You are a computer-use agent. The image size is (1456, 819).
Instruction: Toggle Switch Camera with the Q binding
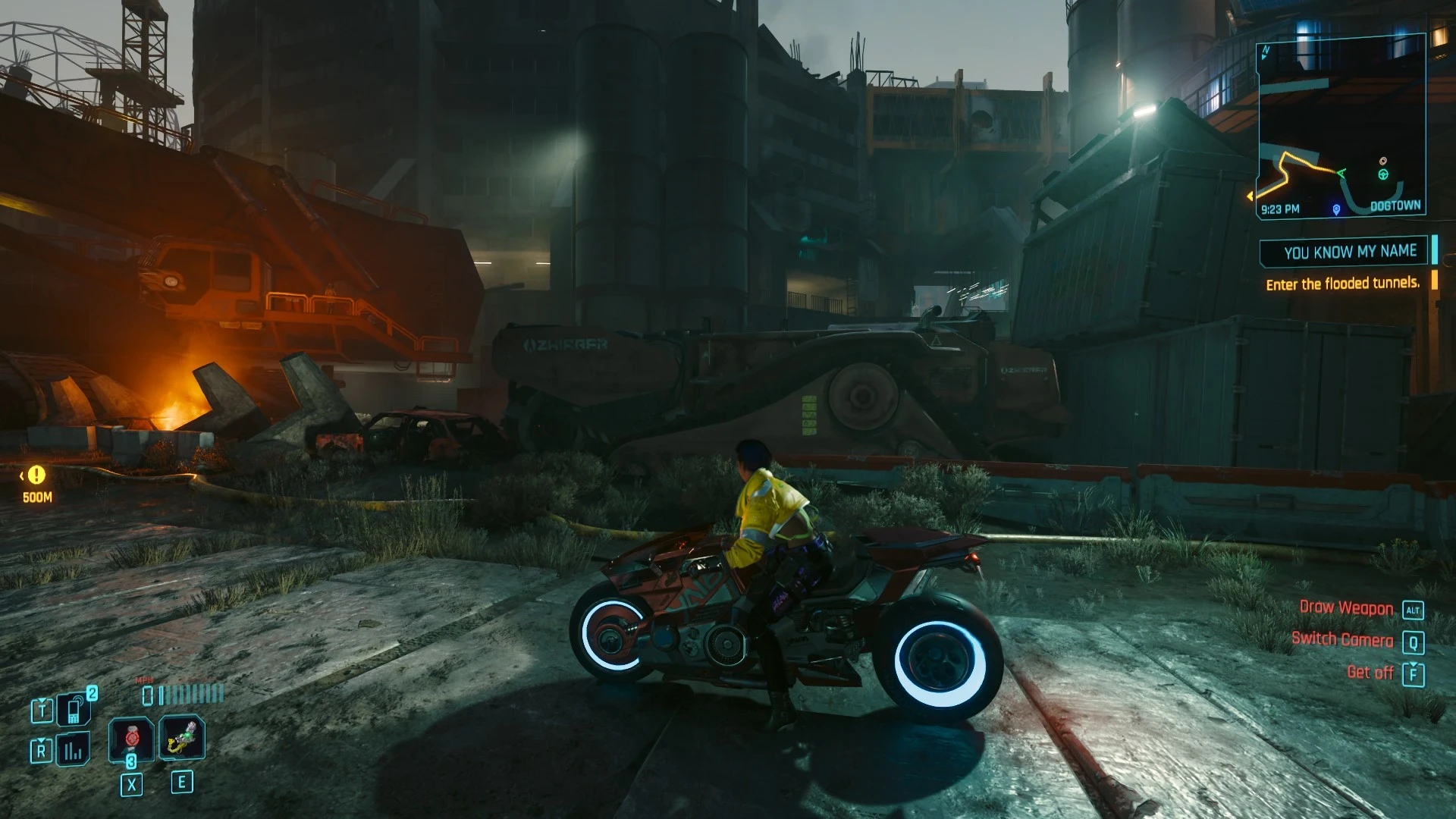click(x=1413, y=640)
